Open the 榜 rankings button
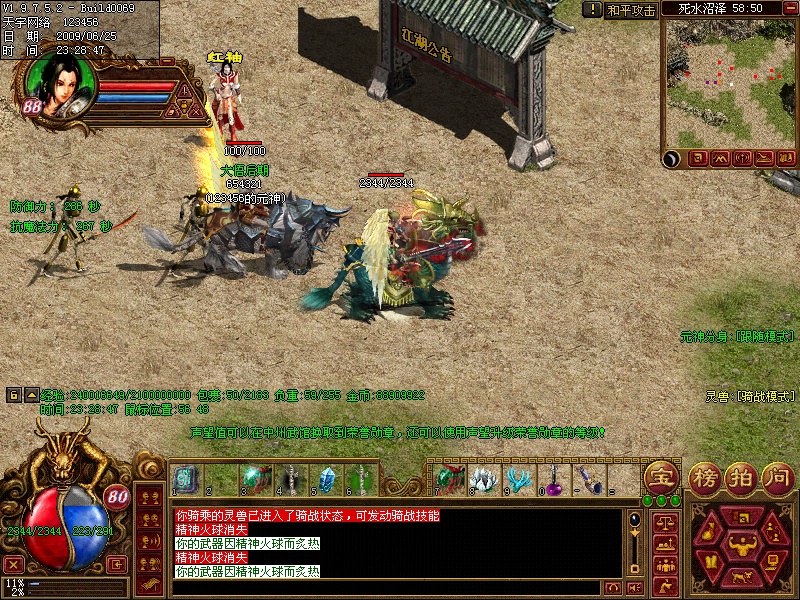Viewport: 800px width, 600px height. pyautogui.click(x=704, y=475)
